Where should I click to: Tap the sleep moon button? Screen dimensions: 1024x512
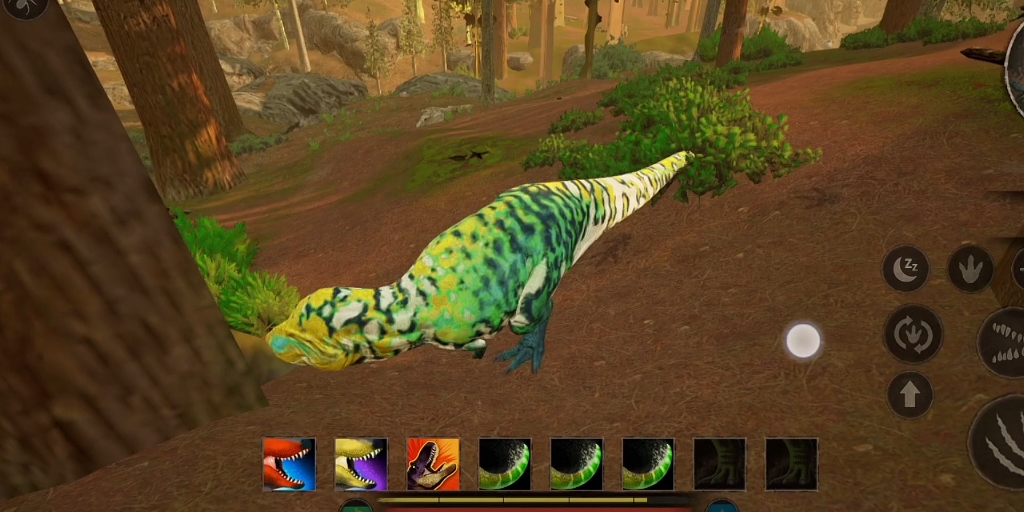click(x=906, y=268)
